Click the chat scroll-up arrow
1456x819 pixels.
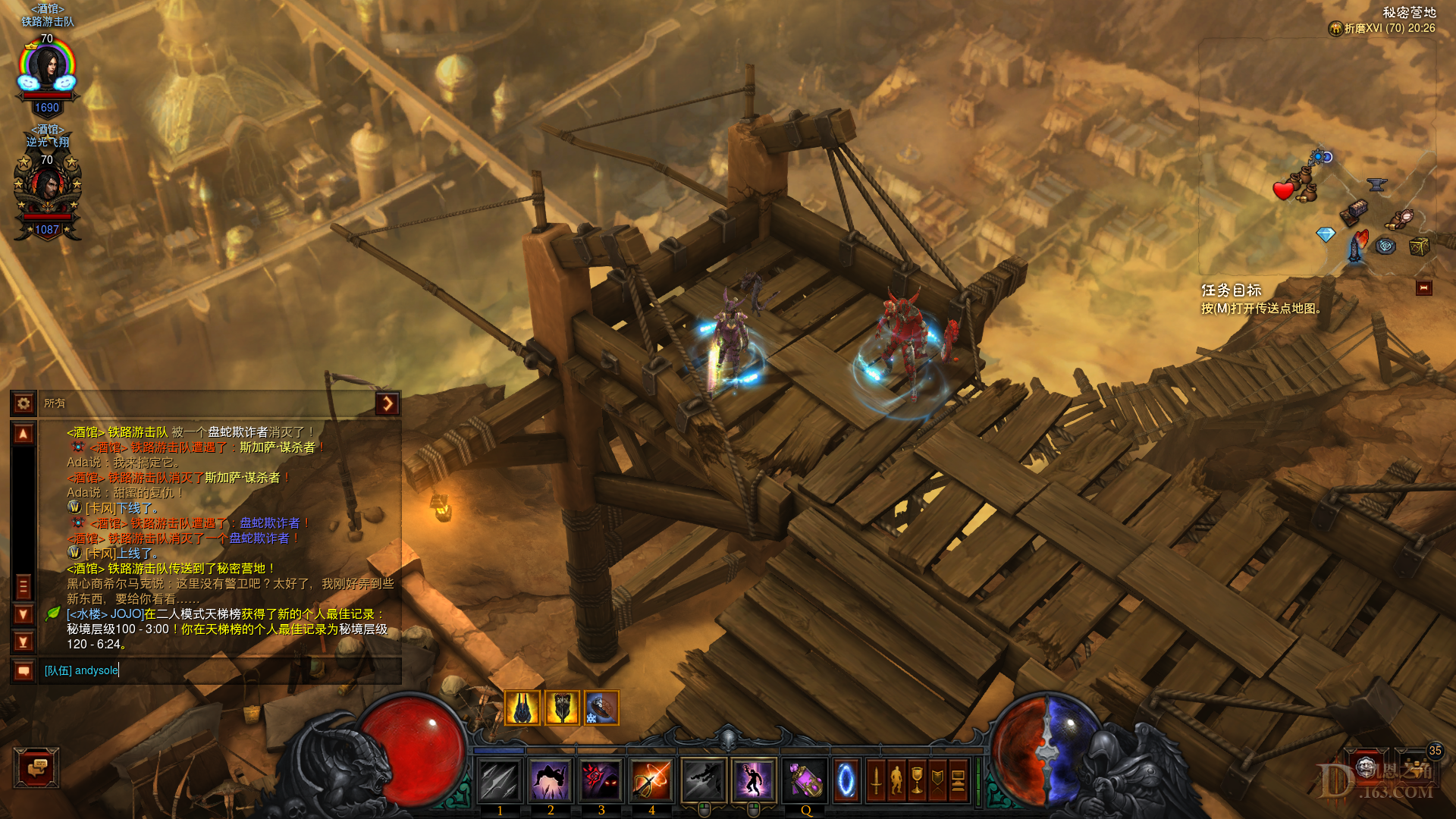click(24, 434)
